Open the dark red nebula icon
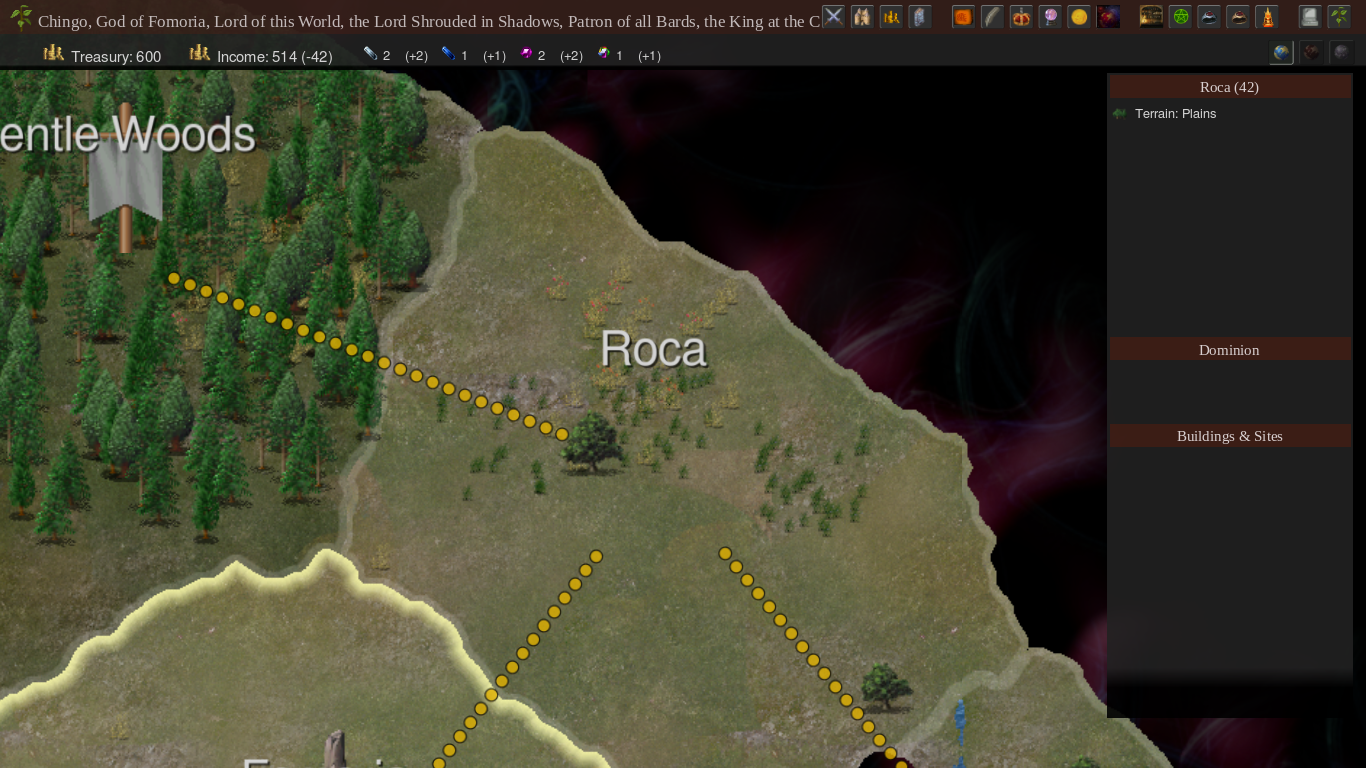This screenshot has width=1366, height=768. click(x=1107, y=16)
